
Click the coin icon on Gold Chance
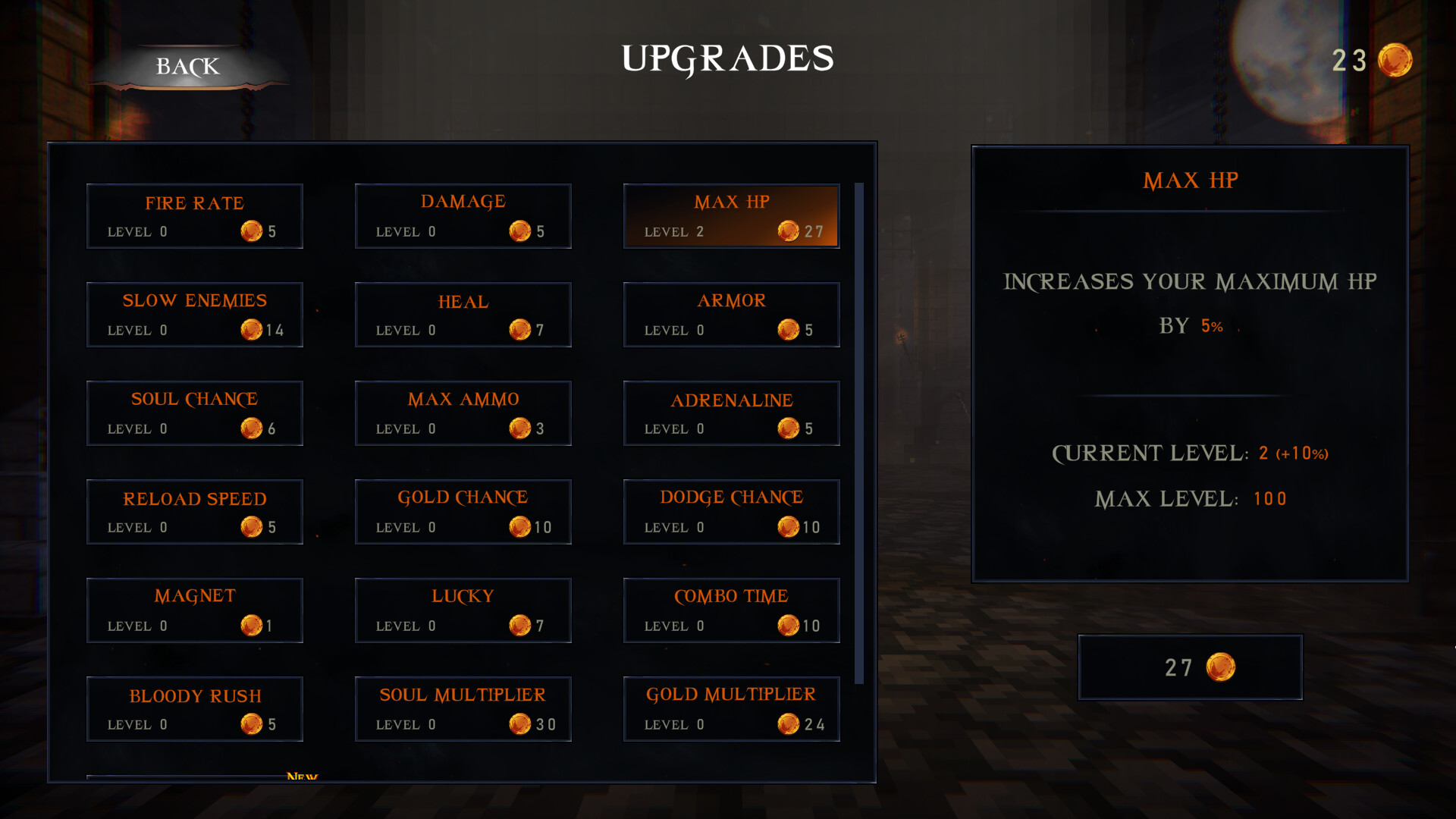pyautogui.click(x=521, y=527)
